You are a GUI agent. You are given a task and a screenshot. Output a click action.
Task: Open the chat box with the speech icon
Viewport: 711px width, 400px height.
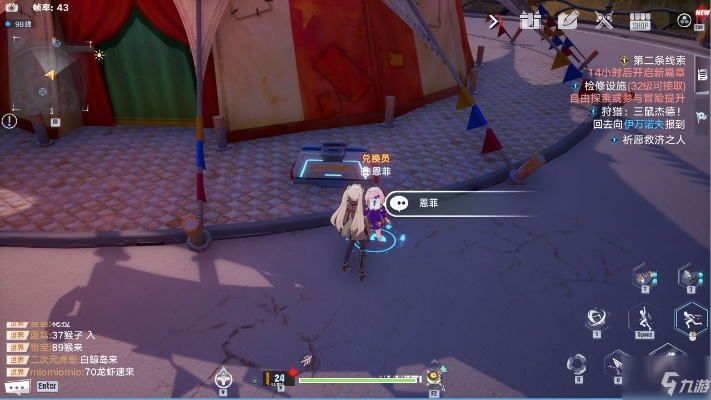coord(15,385)
